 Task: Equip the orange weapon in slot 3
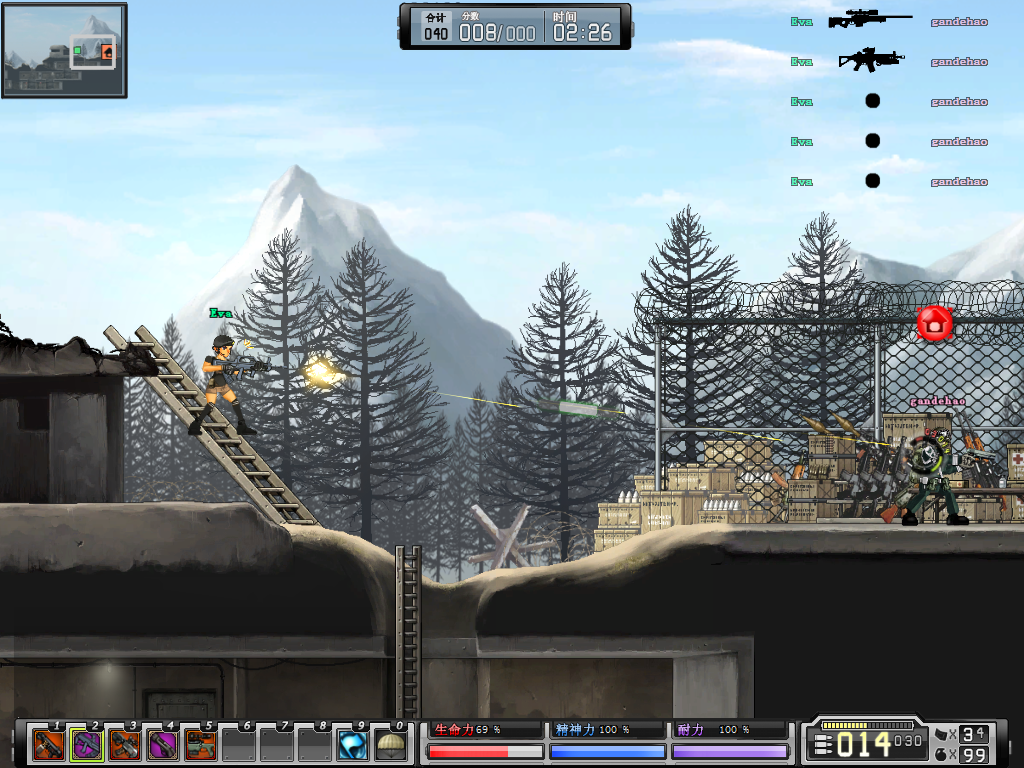[x=124, y=745]
